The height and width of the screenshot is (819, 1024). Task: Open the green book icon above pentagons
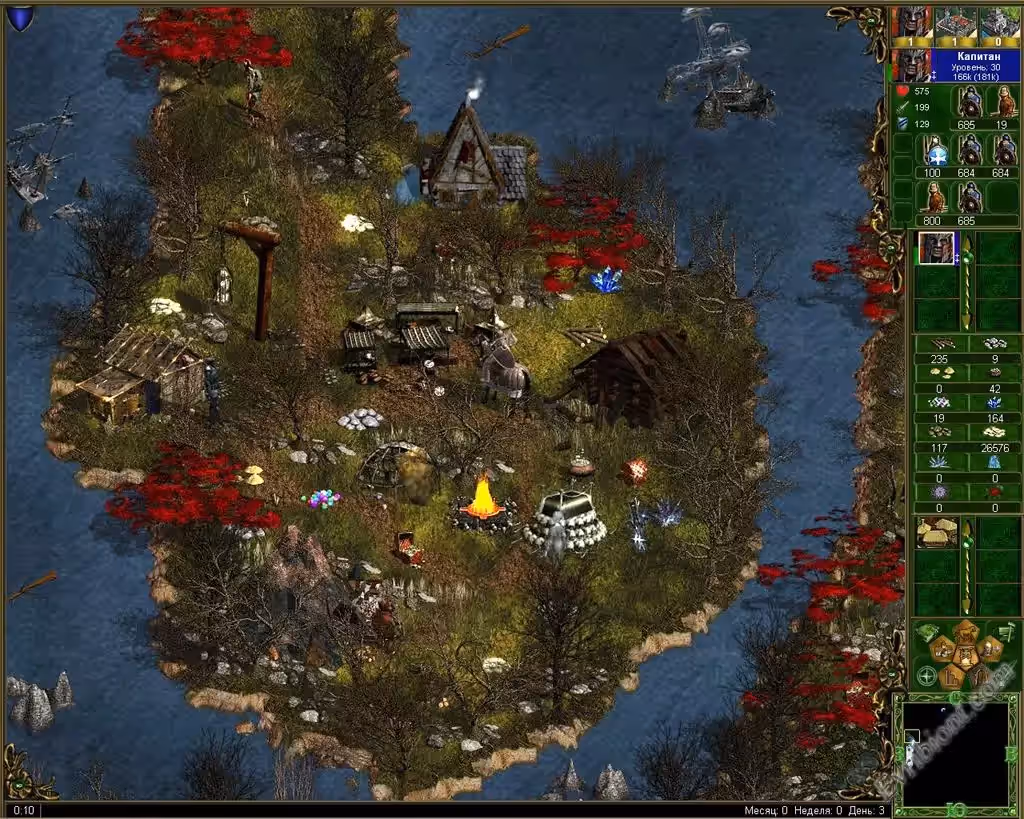point(927,631)
